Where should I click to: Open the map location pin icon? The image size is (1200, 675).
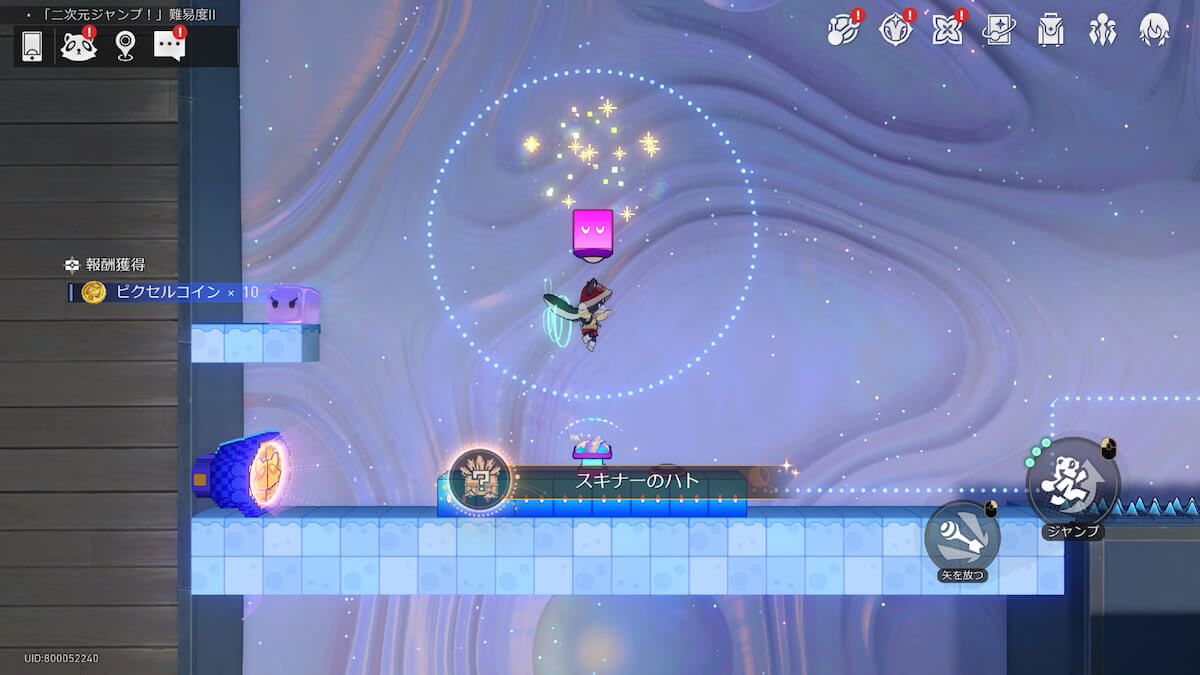pyautogui.click(x=124, y=46)
